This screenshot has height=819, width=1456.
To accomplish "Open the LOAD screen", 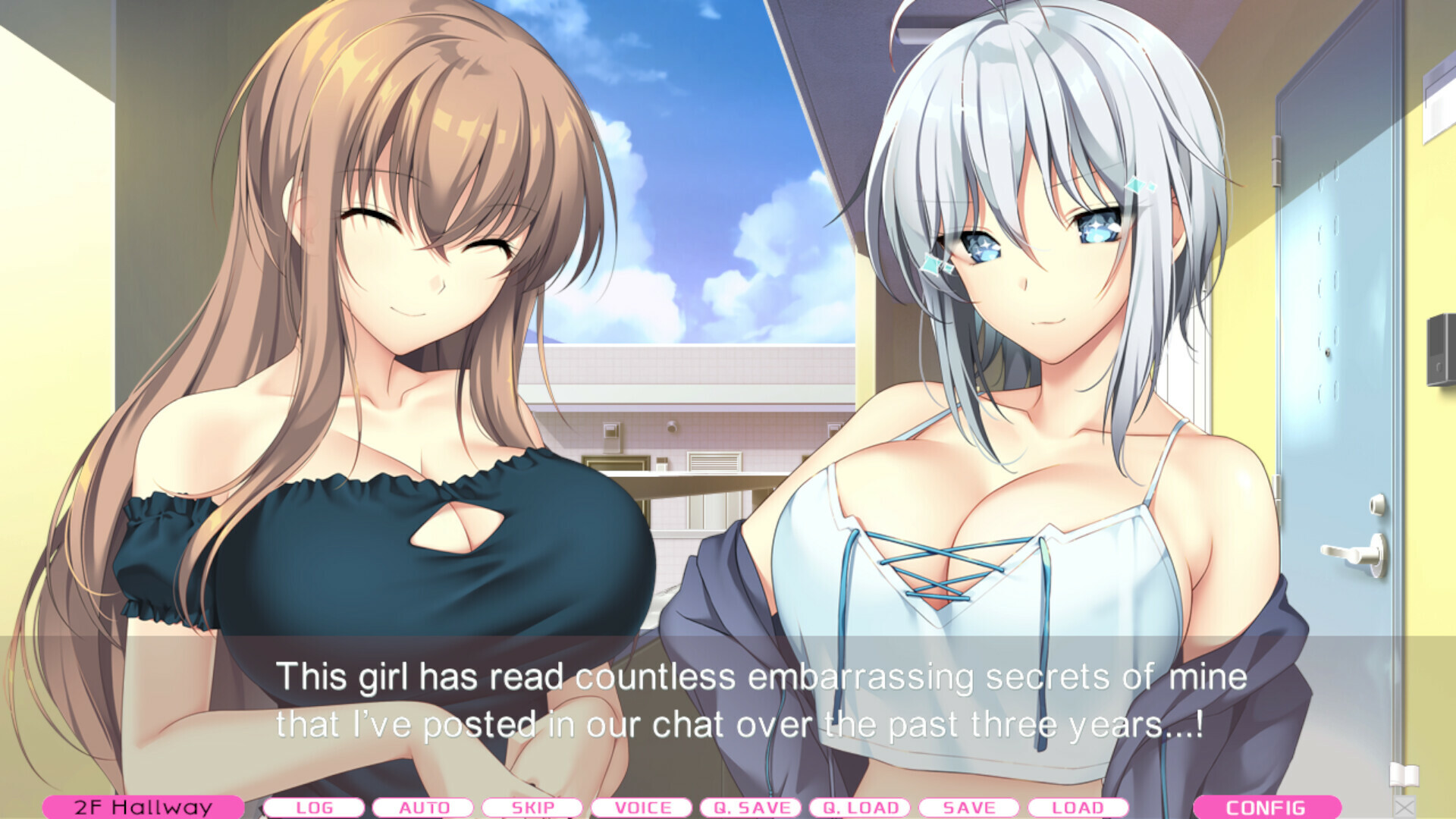I will pos(1080,807).
